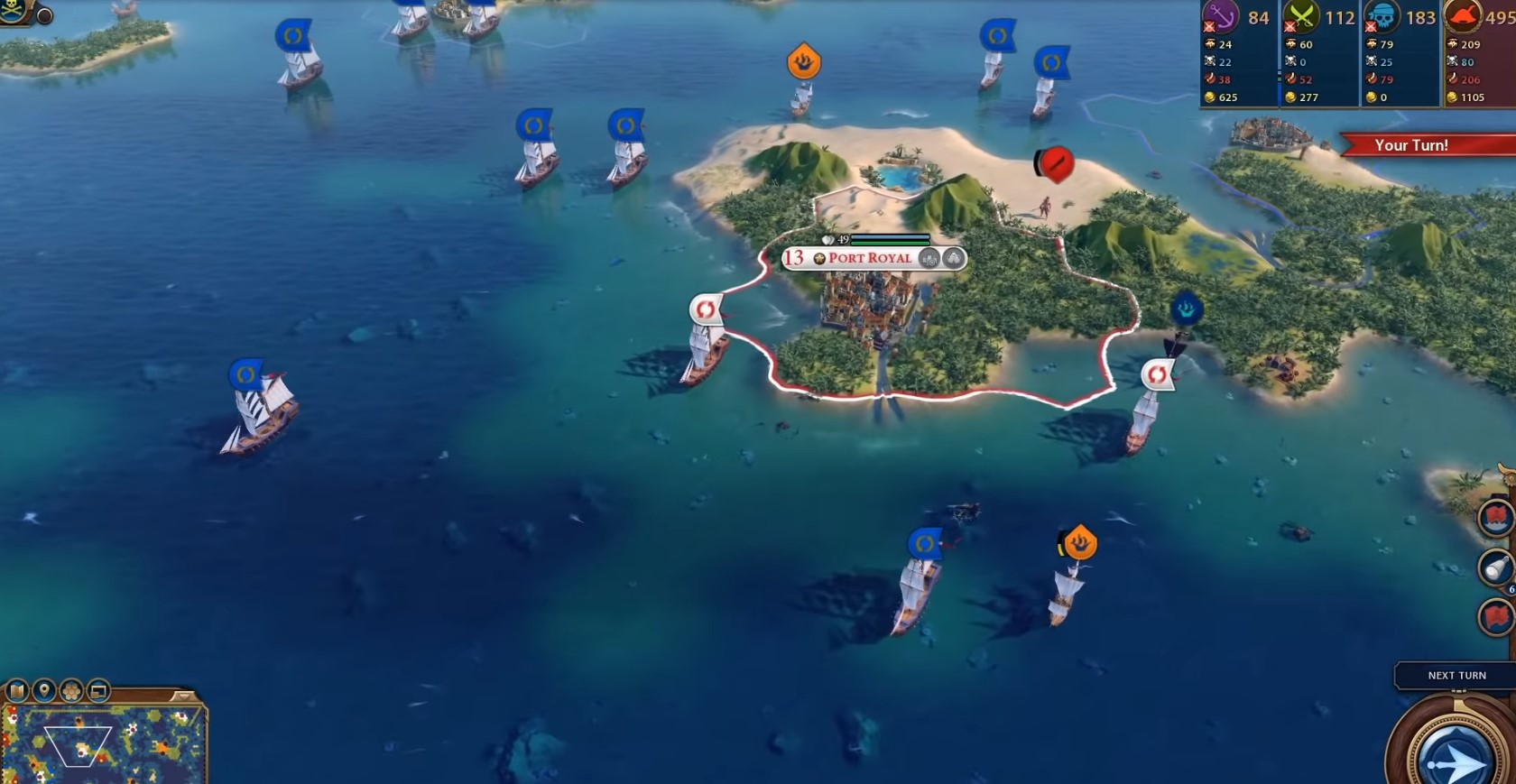Toggle map pins with the location marker icon
This screenshot has width=1516, height=784.
point(44,692)
